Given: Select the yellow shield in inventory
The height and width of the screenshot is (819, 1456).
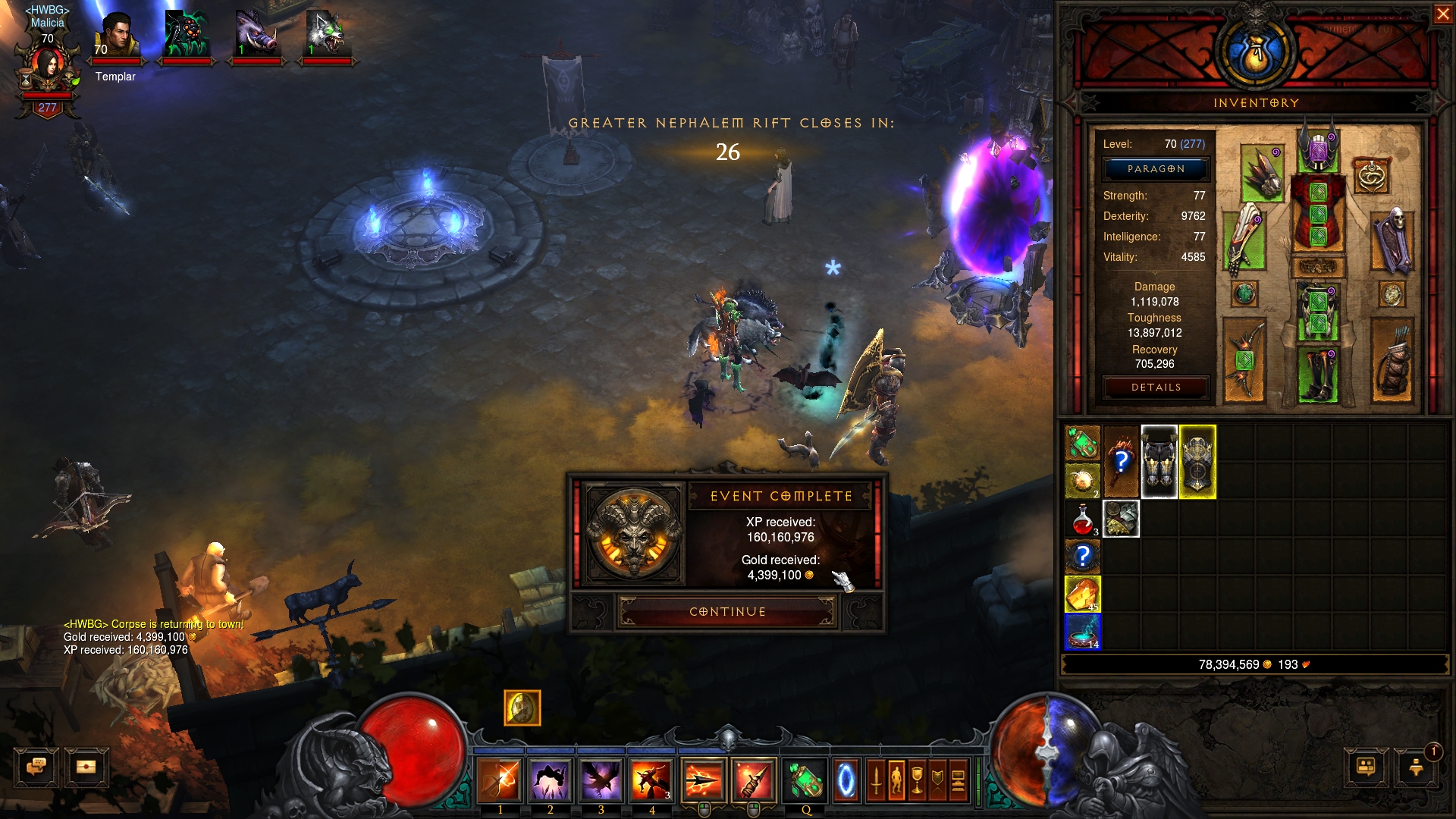Looking at the screenshot, I should (1197, 462).
